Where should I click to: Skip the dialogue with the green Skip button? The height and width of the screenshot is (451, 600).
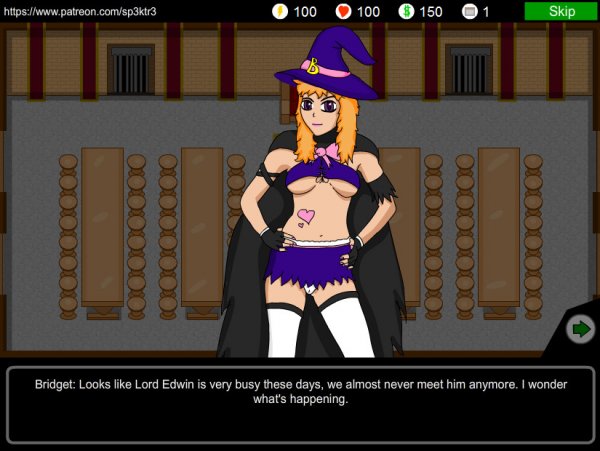tap(561, 11)
